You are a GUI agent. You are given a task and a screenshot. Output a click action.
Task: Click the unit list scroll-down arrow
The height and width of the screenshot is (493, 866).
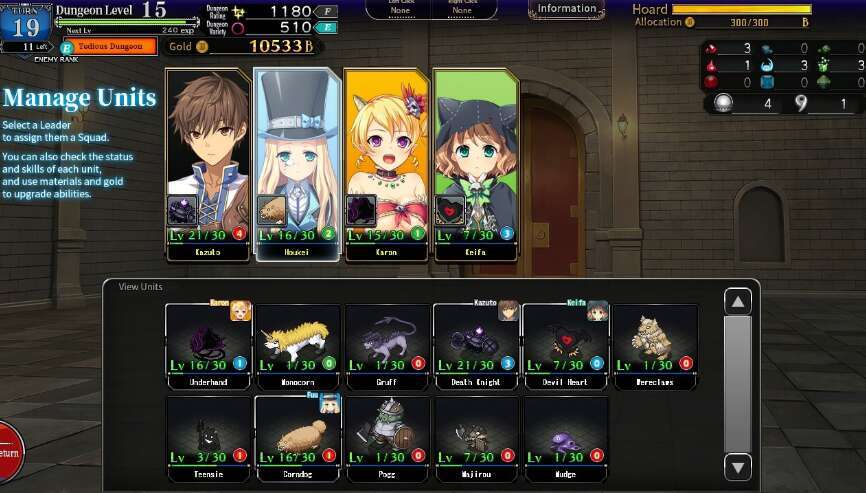coord(738,465)
